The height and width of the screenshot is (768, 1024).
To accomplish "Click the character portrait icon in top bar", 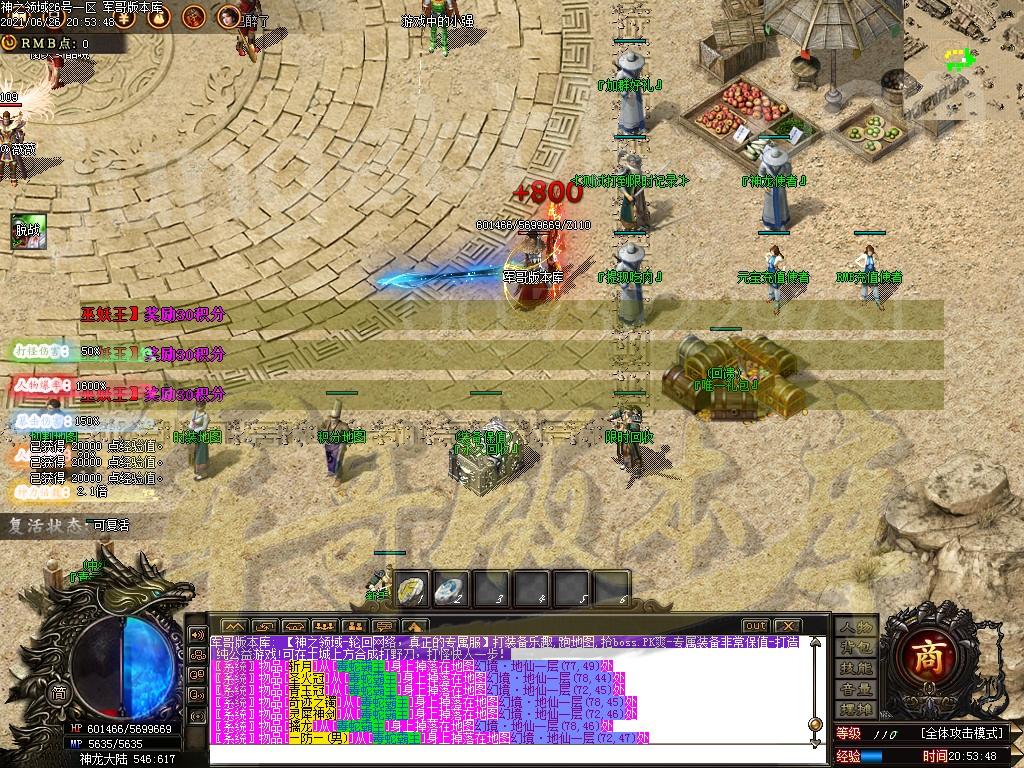I will click(229, 16).
